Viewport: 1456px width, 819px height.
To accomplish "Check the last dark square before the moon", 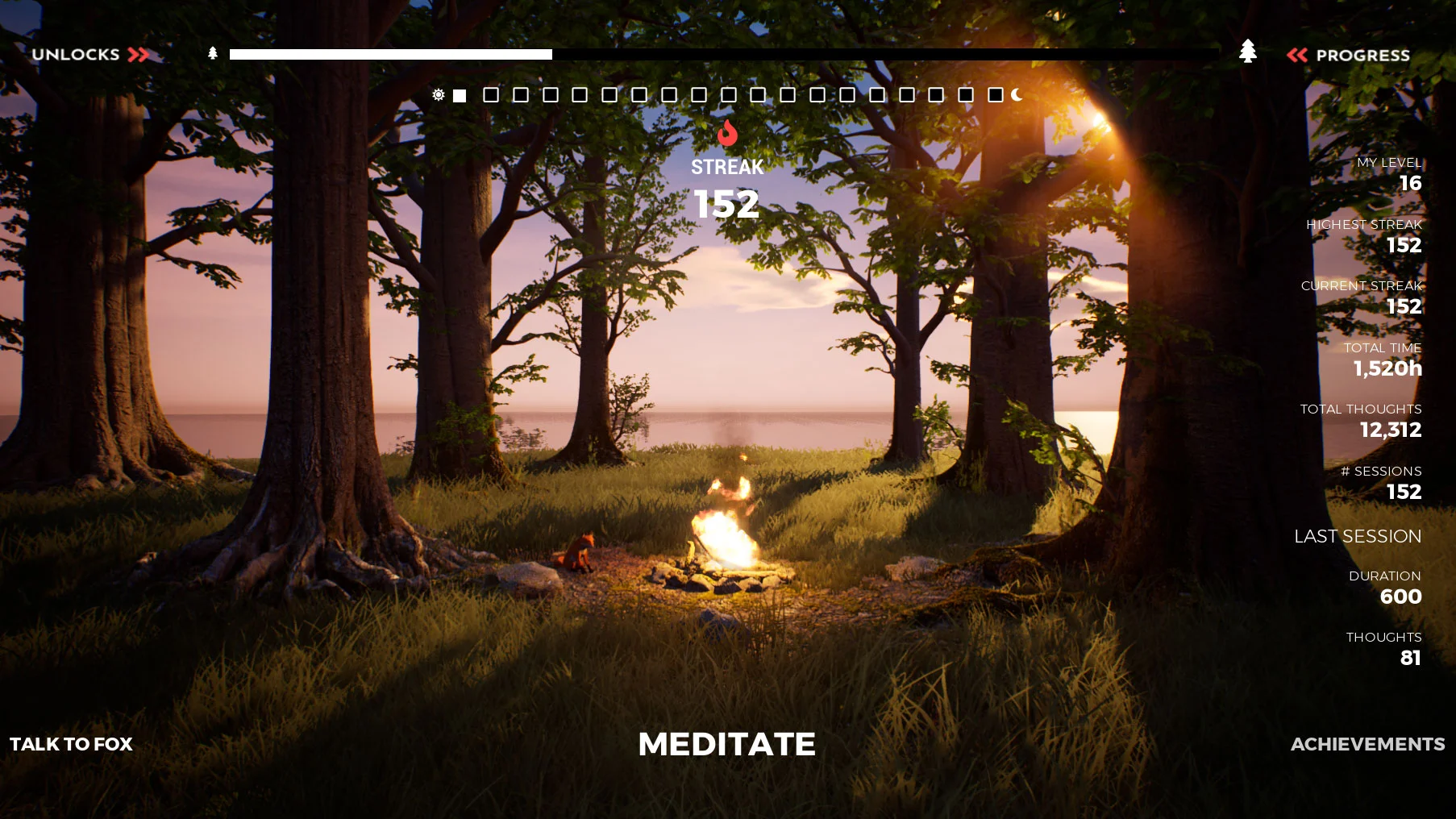I will click(x=994, y=95).
